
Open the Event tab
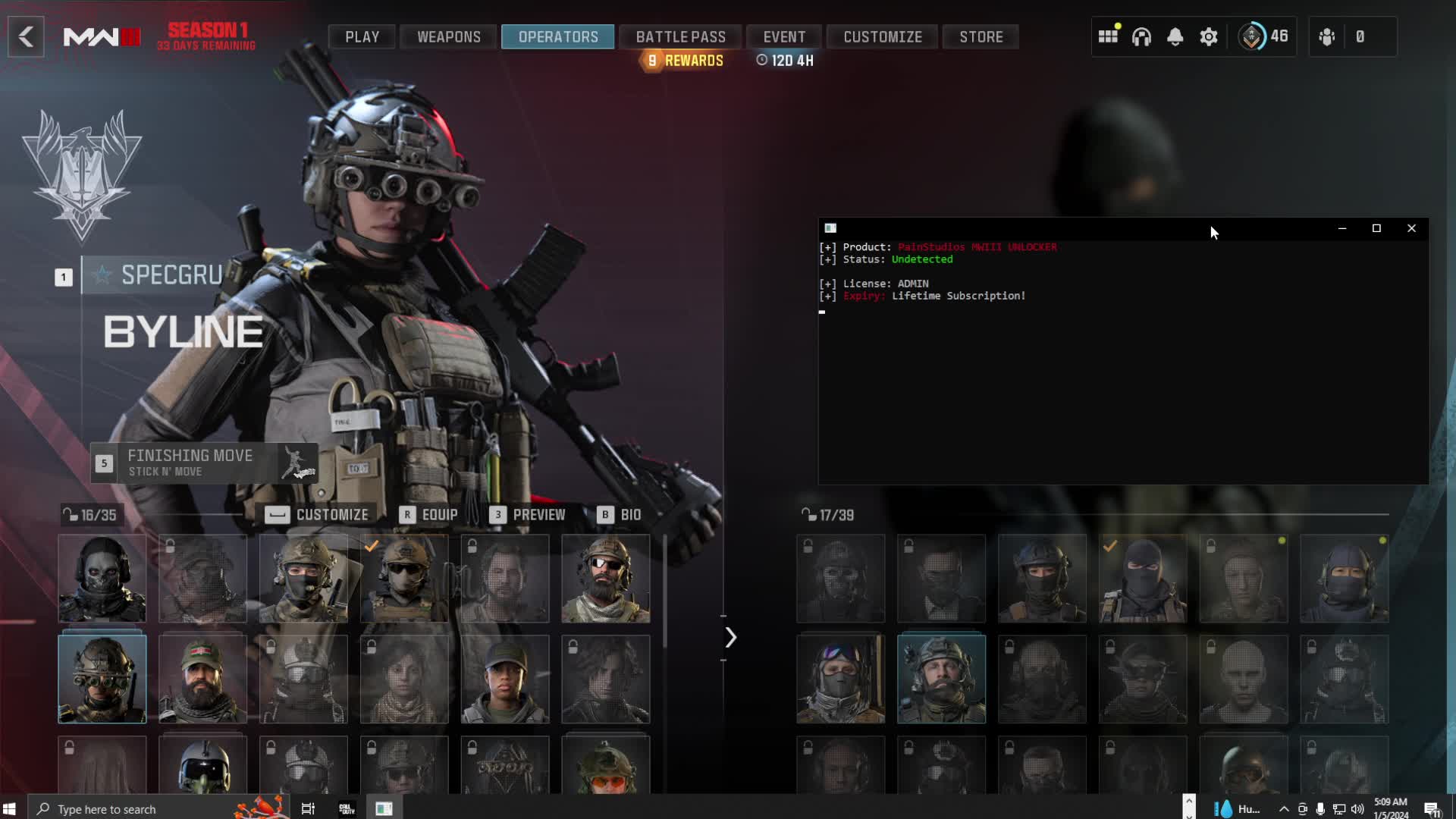pyautogui.click(x=784, y=36)
